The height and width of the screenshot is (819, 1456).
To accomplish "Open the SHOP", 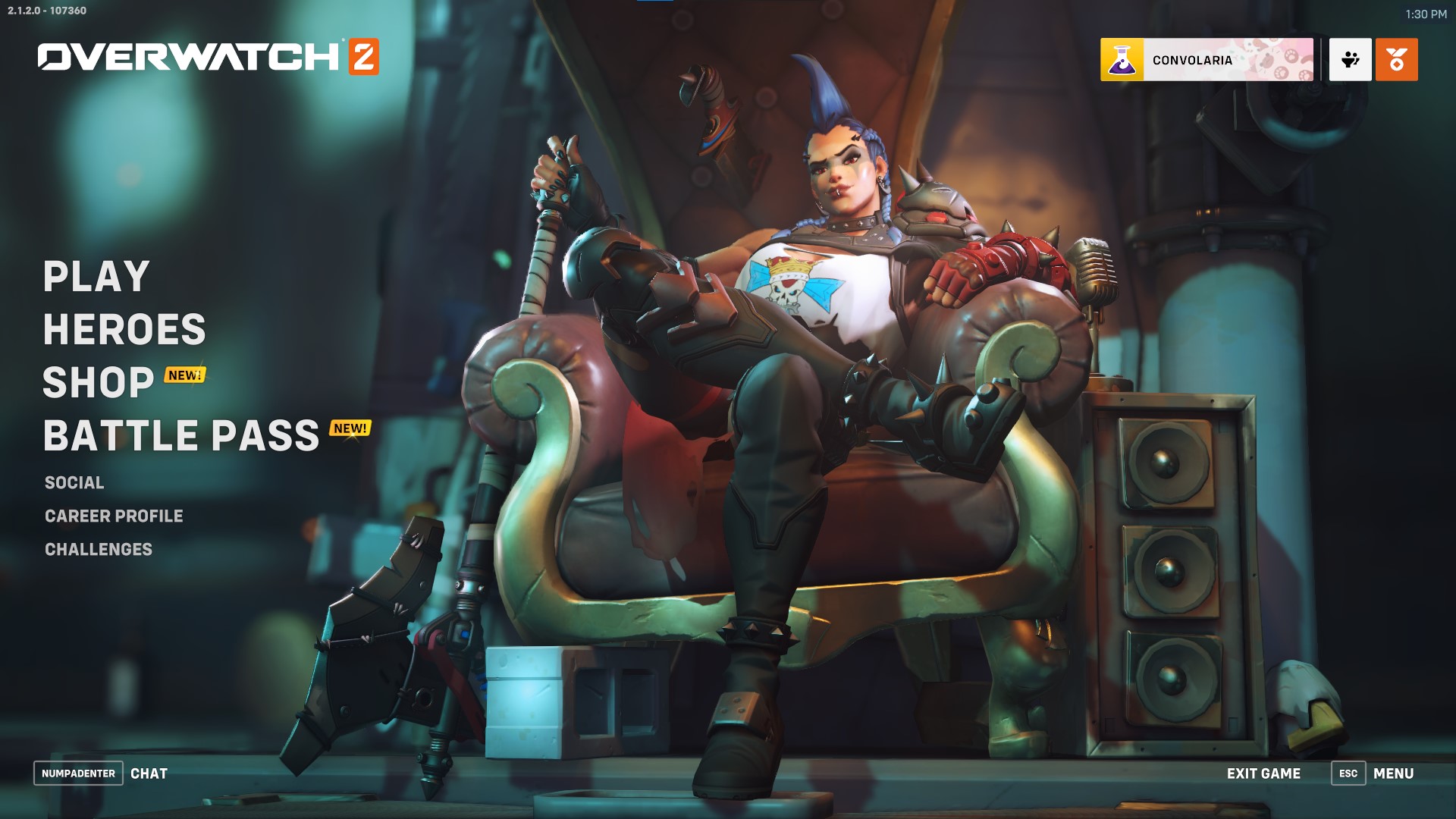I will click(97, 383).
